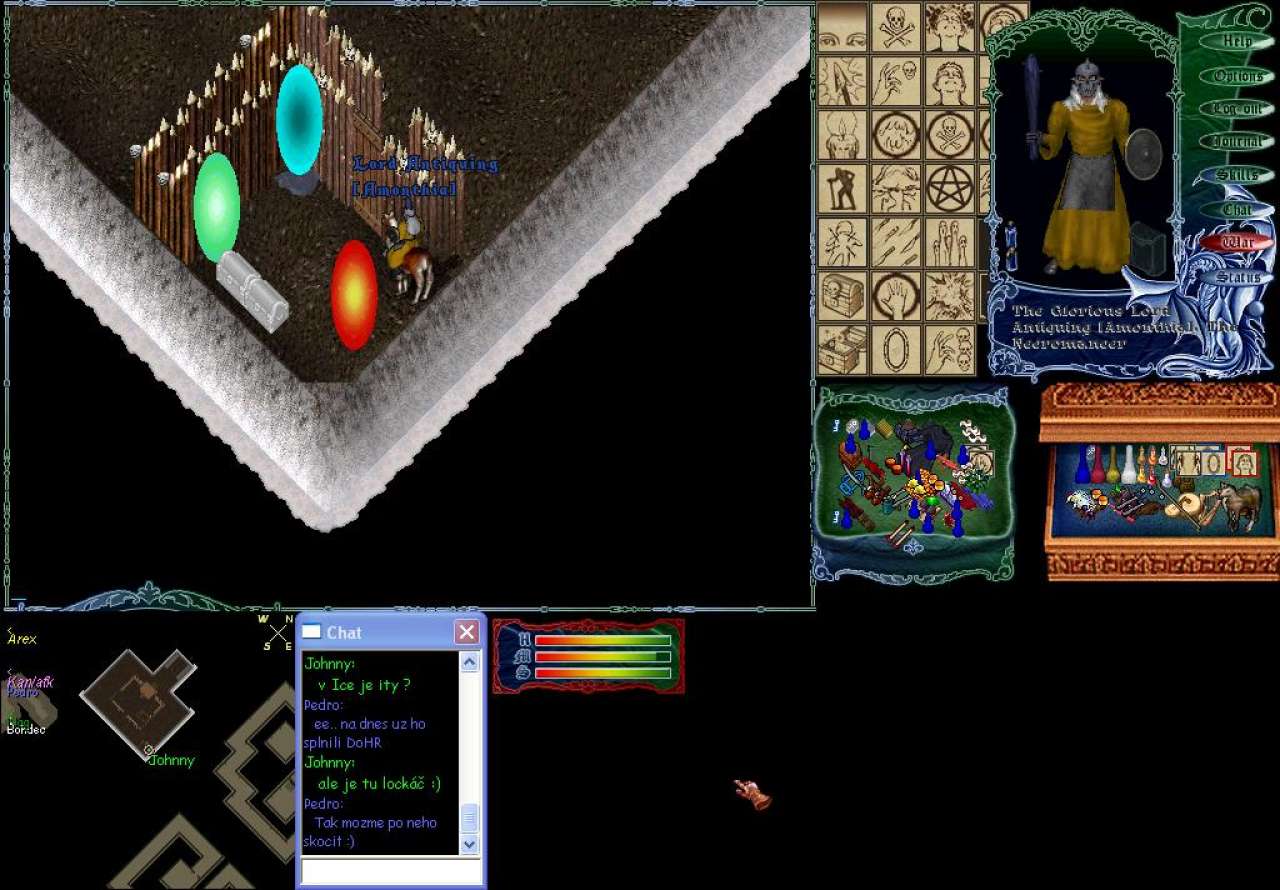1280x890 pixels.
Task: Focus the chat message input field
Action: [391, 871]
